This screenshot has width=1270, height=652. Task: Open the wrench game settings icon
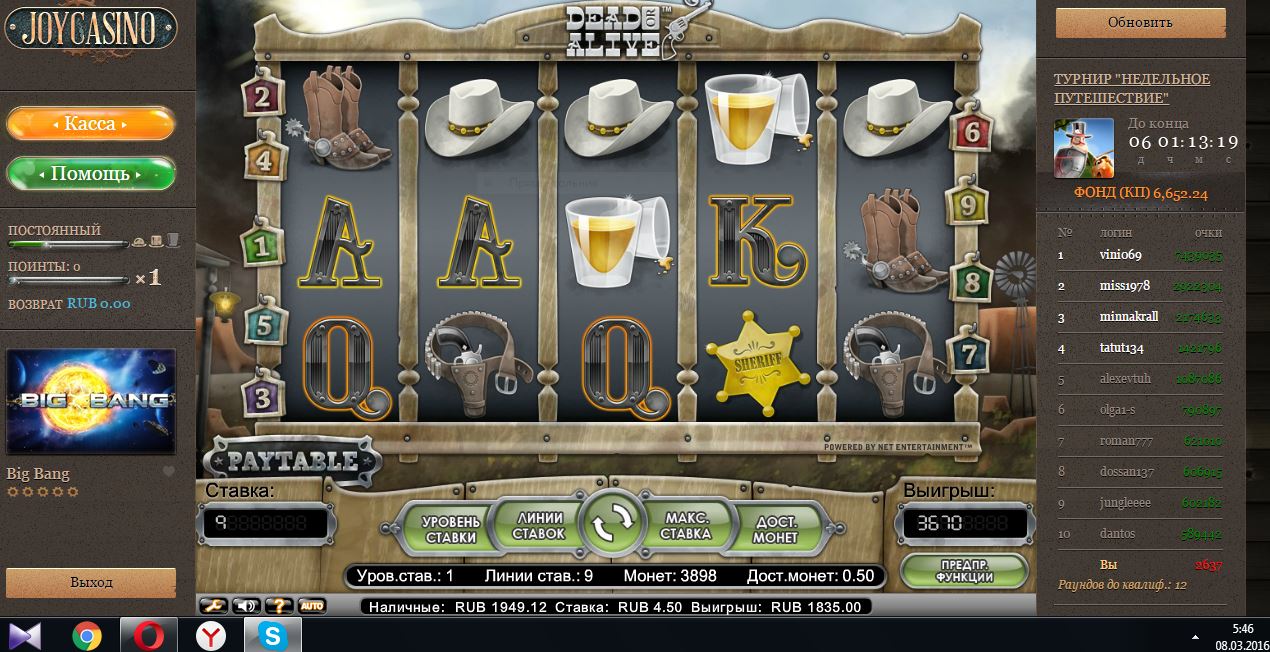click(214, 605)
